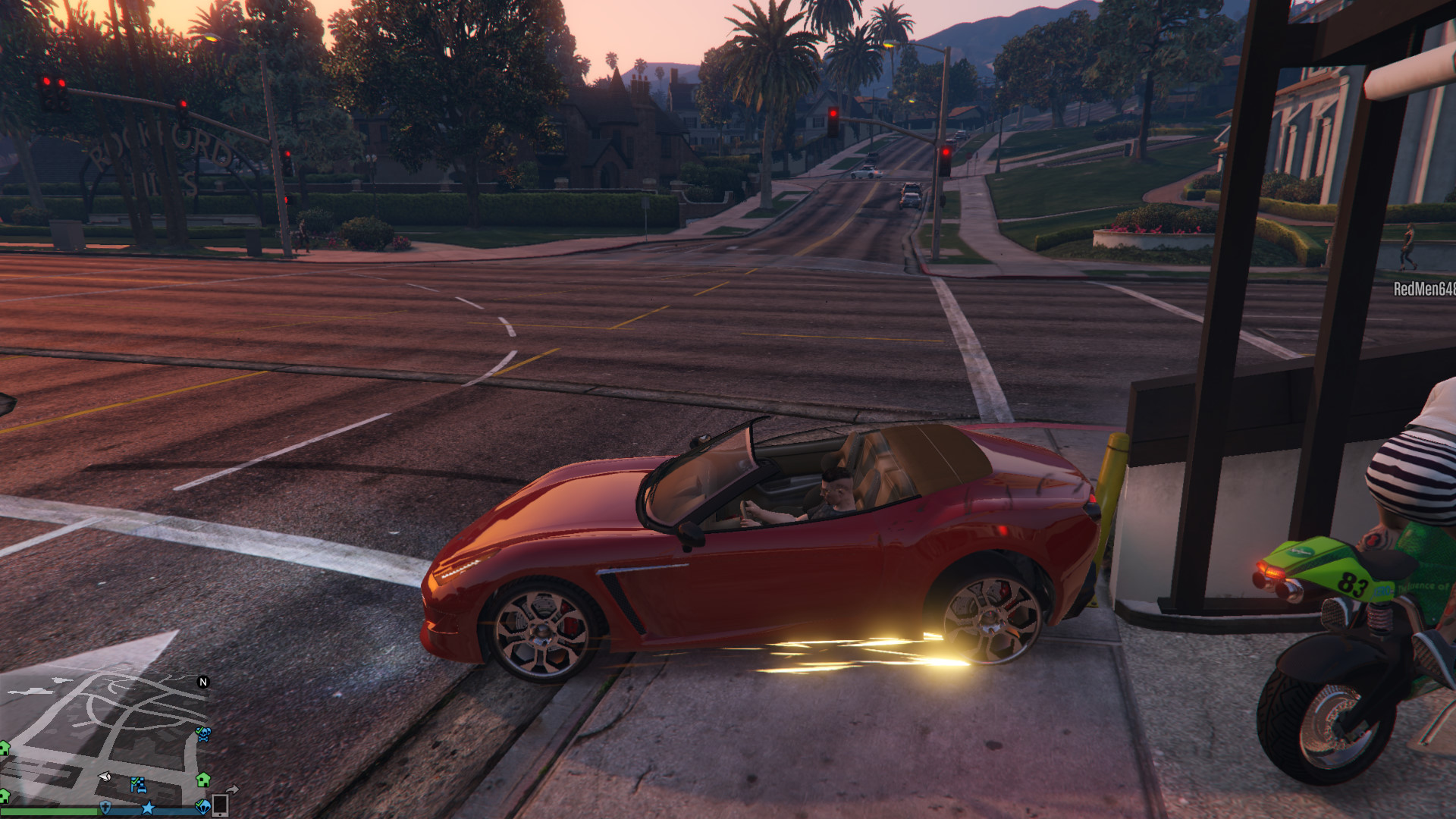Open the mobile phone icon beside minimap

pyautogui.click(x=221, y=804)
